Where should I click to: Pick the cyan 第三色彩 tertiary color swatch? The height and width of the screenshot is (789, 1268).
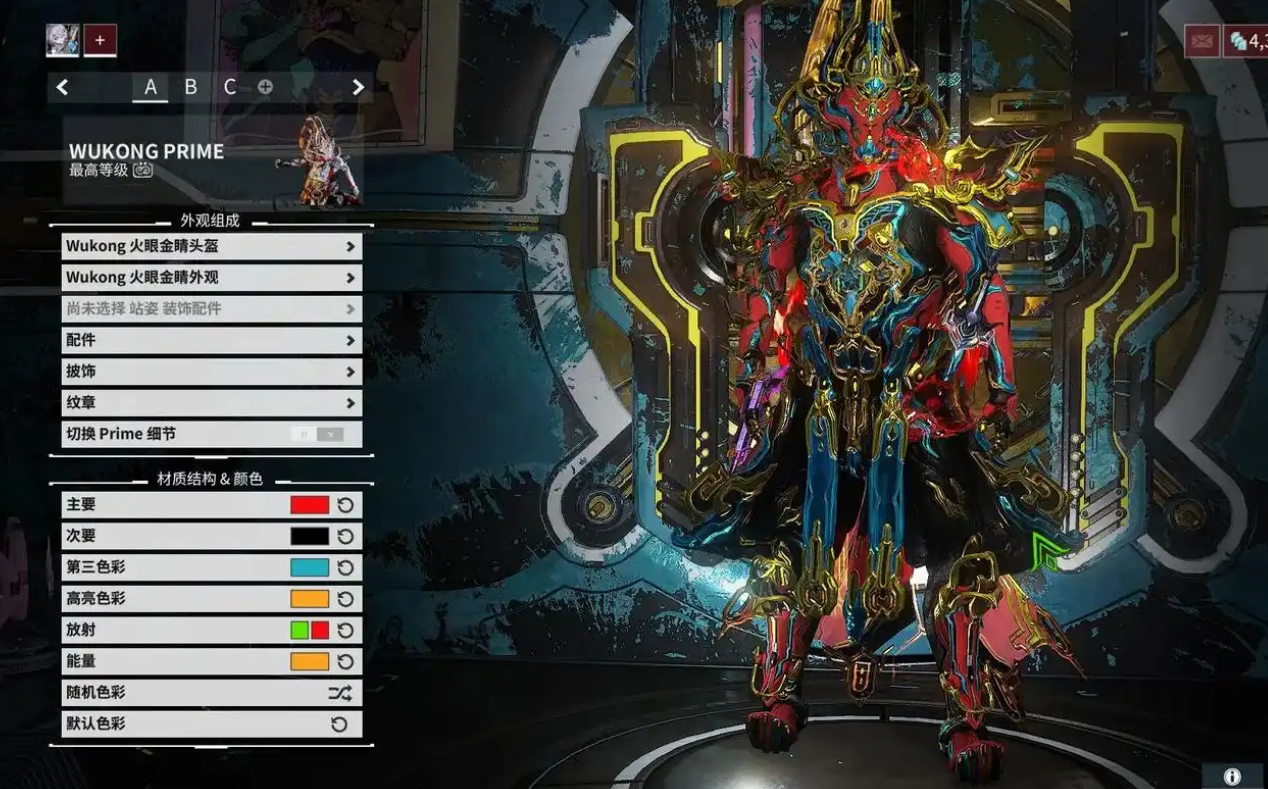pos(309,567)
